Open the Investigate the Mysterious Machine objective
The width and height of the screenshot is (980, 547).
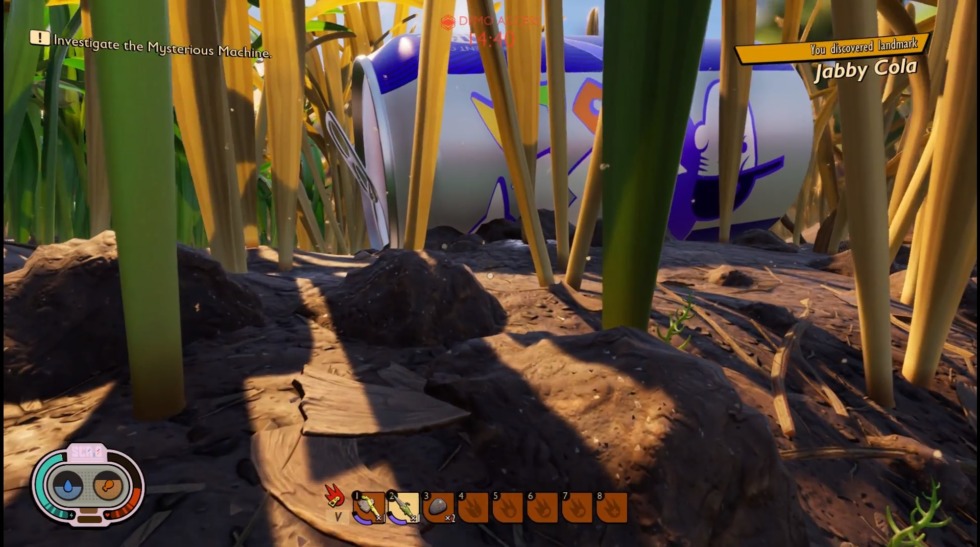[x=160, y=39]
